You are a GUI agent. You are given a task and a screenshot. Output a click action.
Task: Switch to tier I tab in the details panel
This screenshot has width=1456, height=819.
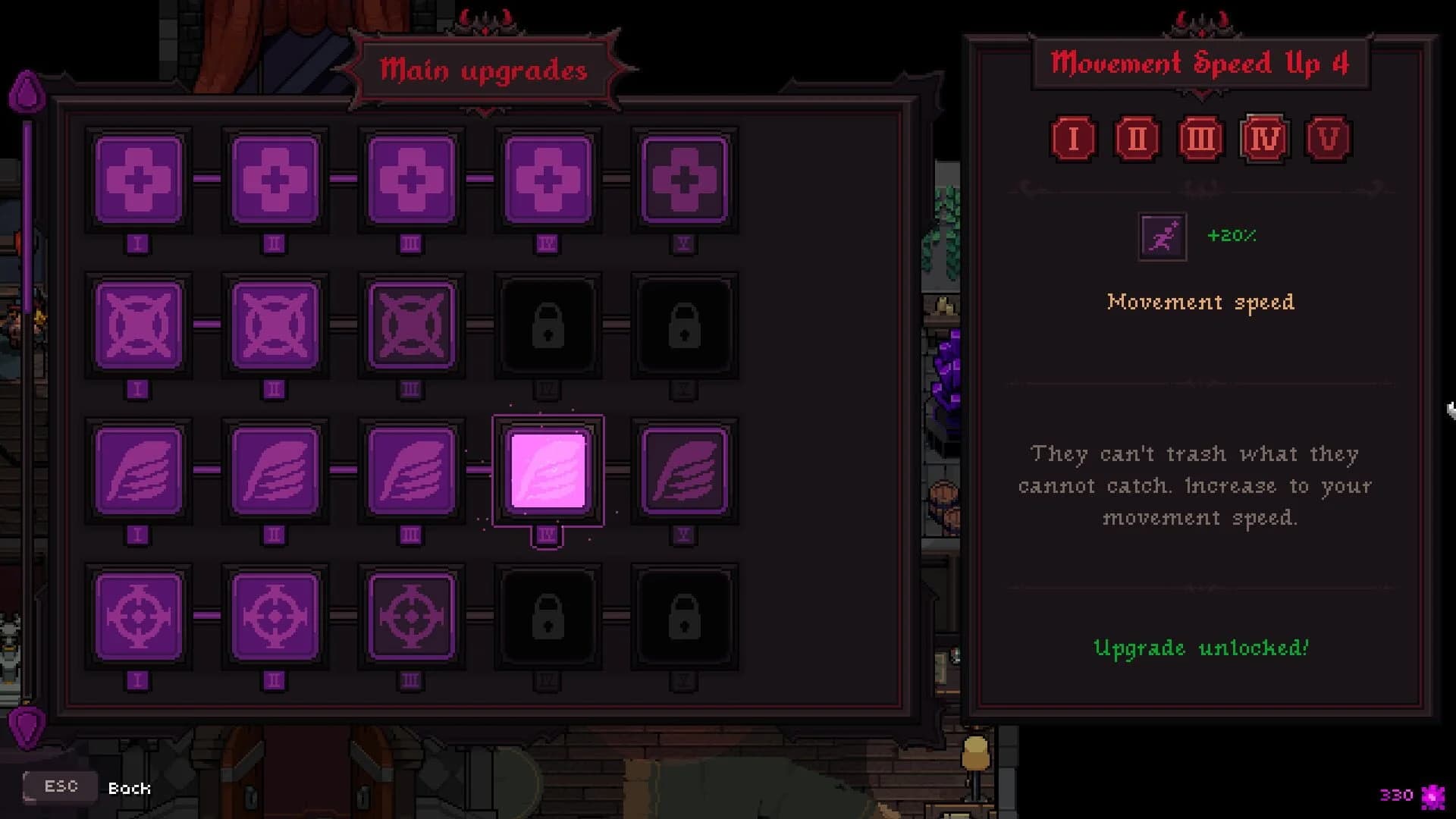click(x=1073, y=138)
